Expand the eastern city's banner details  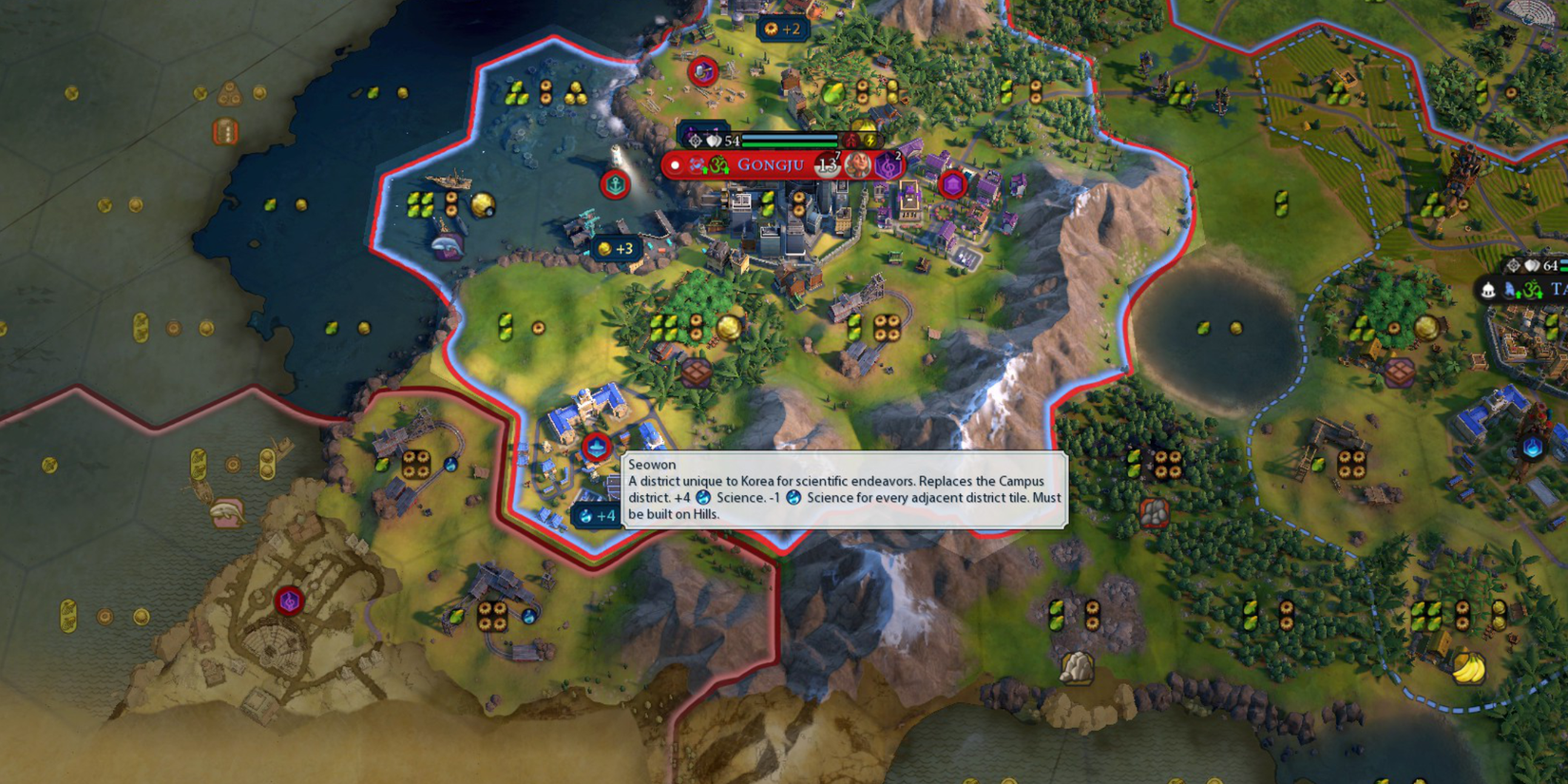1557,287
